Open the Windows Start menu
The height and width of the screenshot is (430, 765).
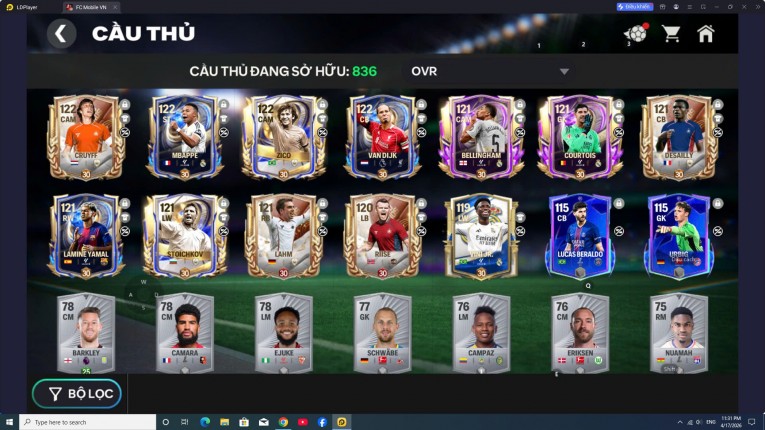(x=10, y=422)
